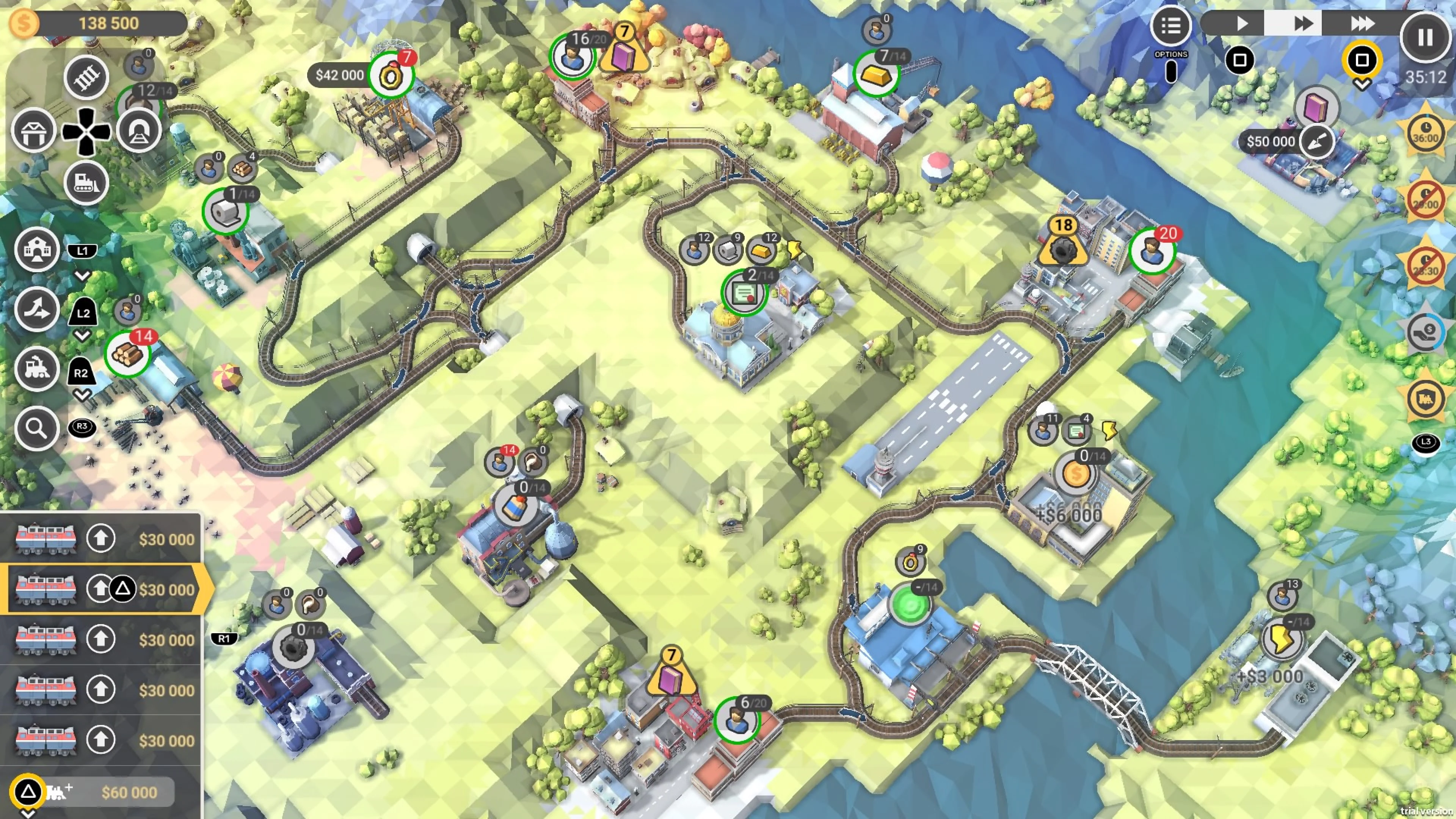Select the gold bar station marker
The image size is (1456, 819).
pos(875,74)
